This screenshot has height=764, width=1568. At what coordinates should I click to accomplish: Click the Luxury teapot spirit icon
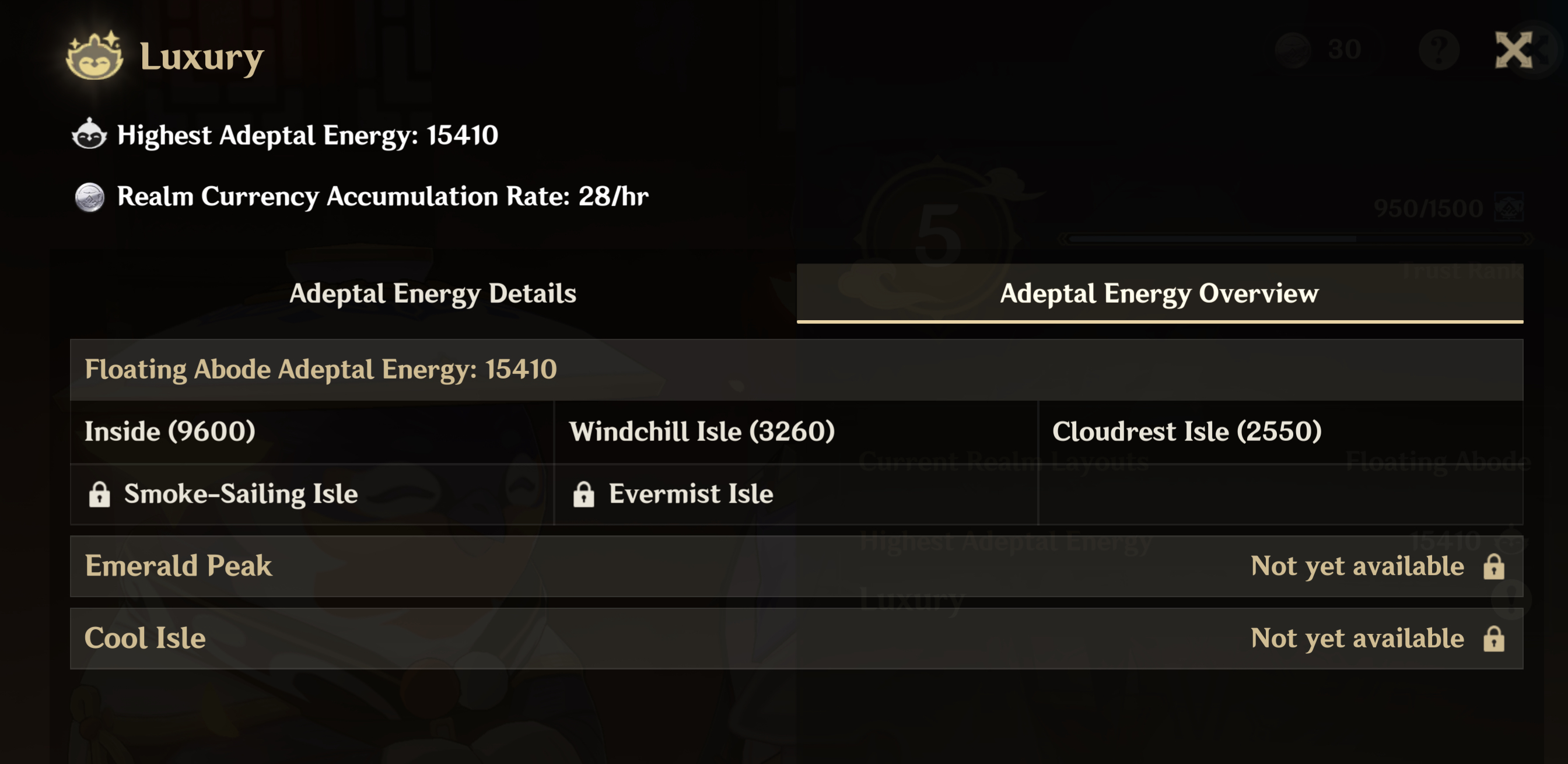point(94,57)
